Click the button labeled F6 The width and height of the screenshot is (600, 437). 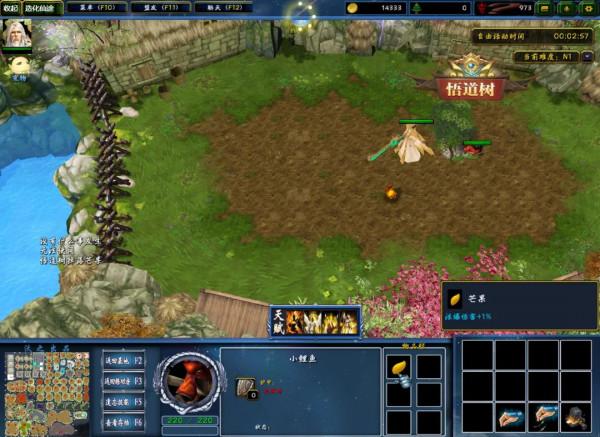coord(124,422)
